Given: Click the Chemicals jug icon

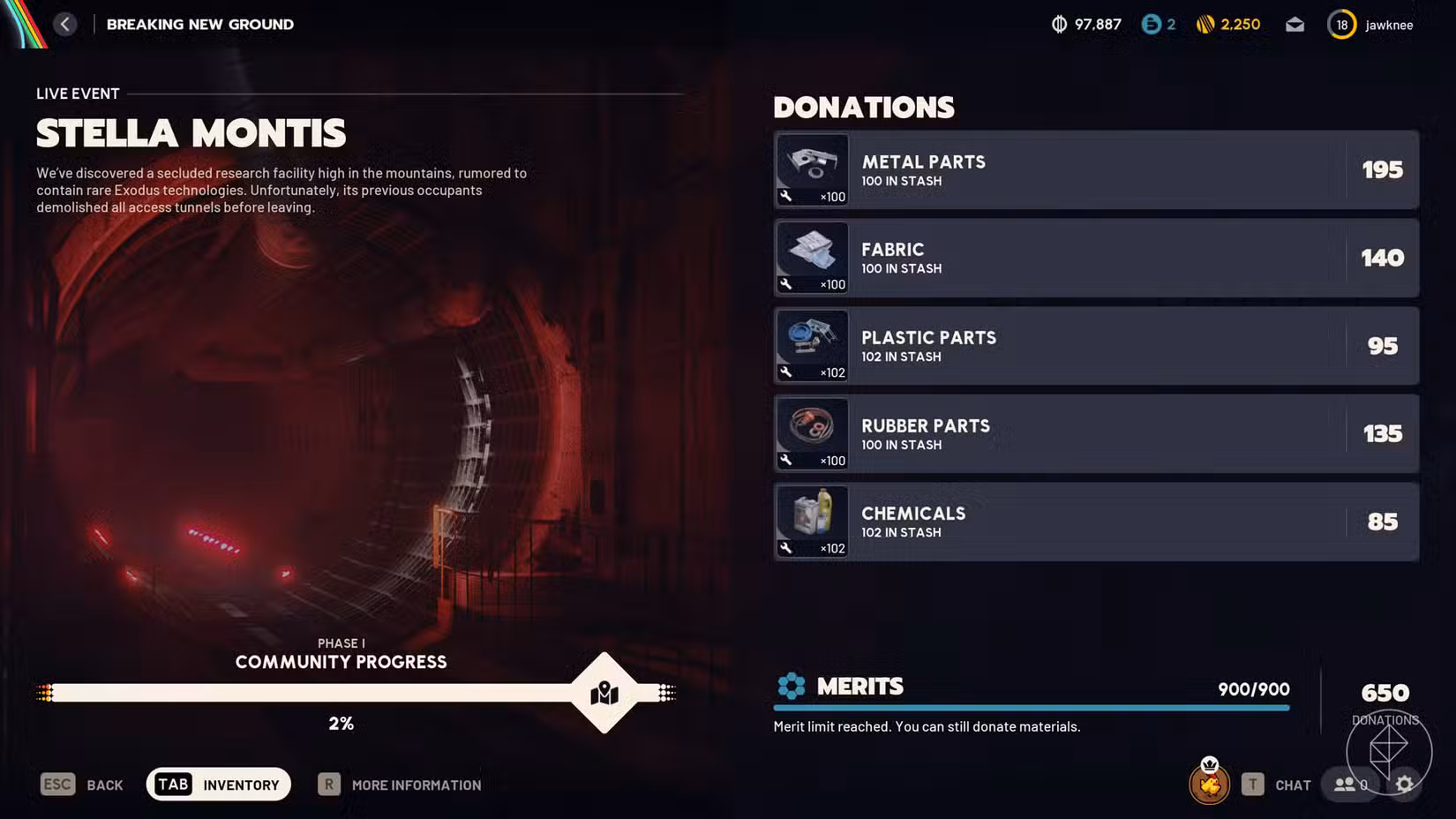Looking at the screenshot, I should [811, 521].
